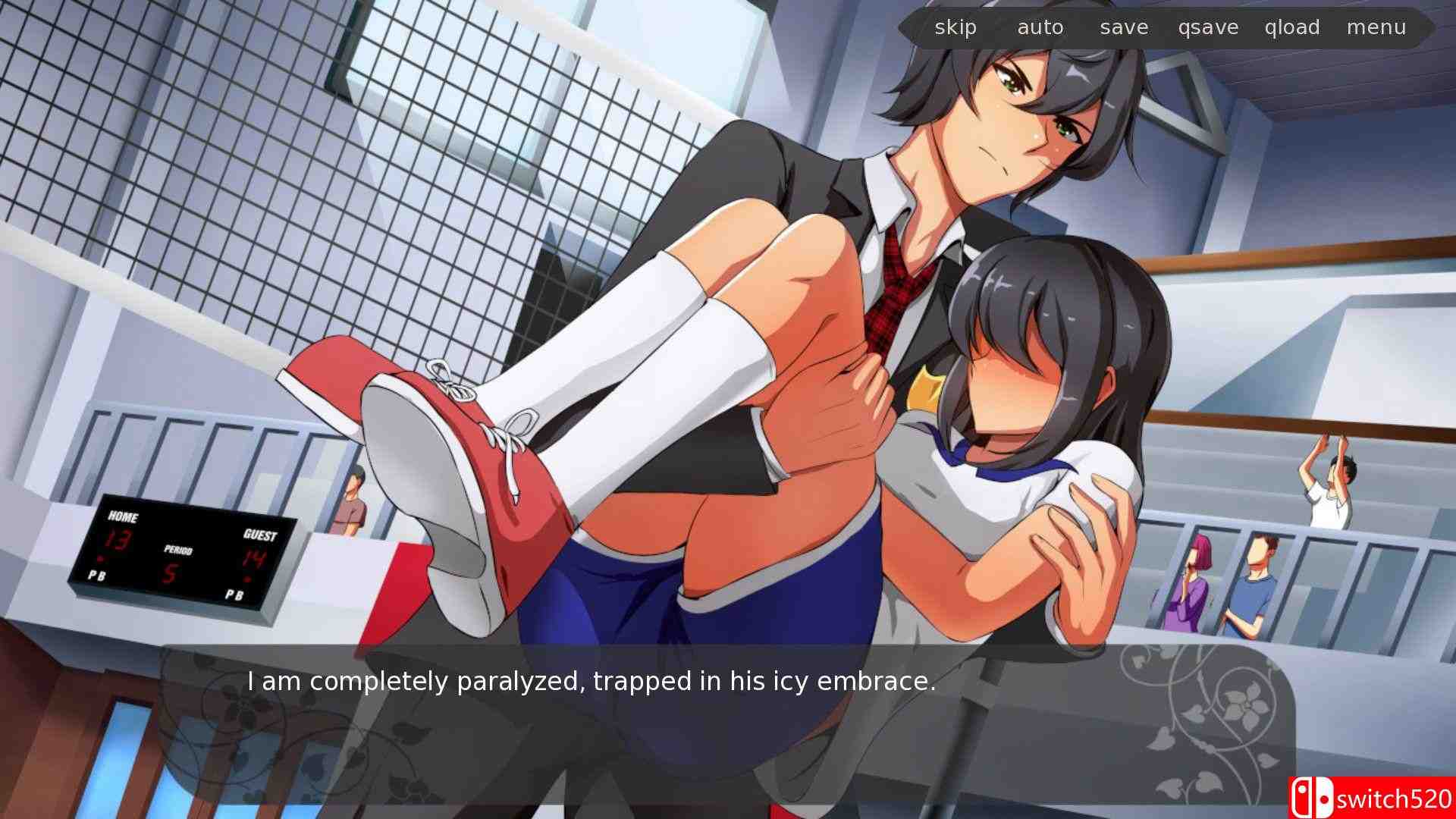
Task: Perform a quick load with qload
Action: tap(1291, 27)
